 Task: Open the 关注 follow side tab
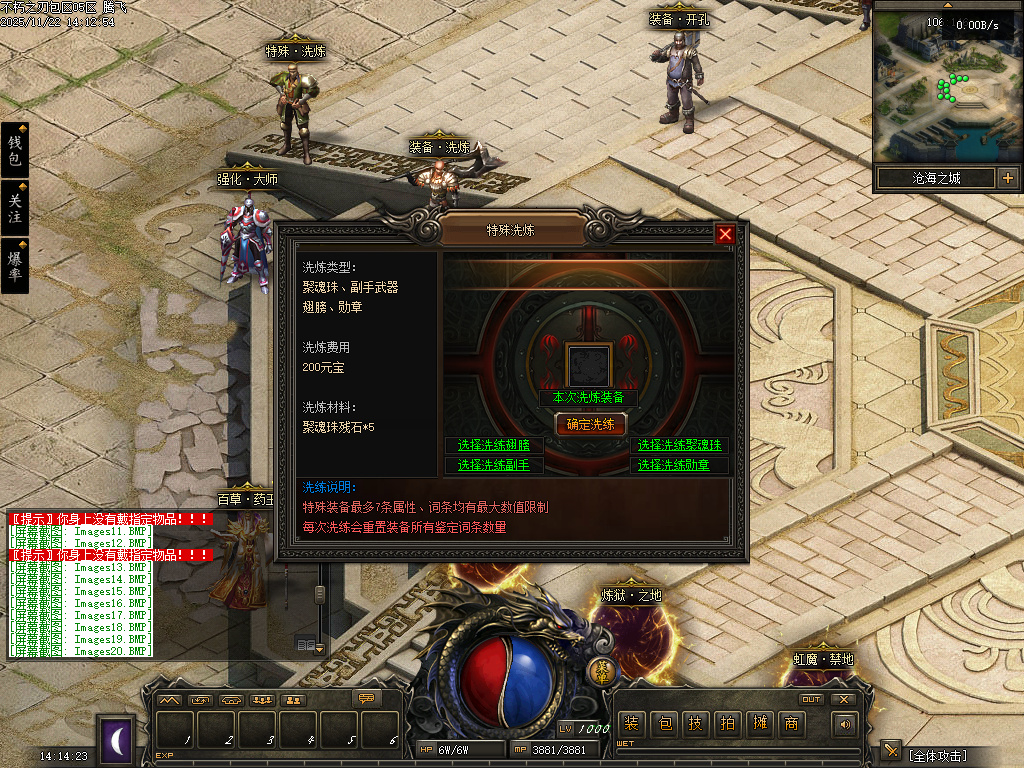[15, 208]
